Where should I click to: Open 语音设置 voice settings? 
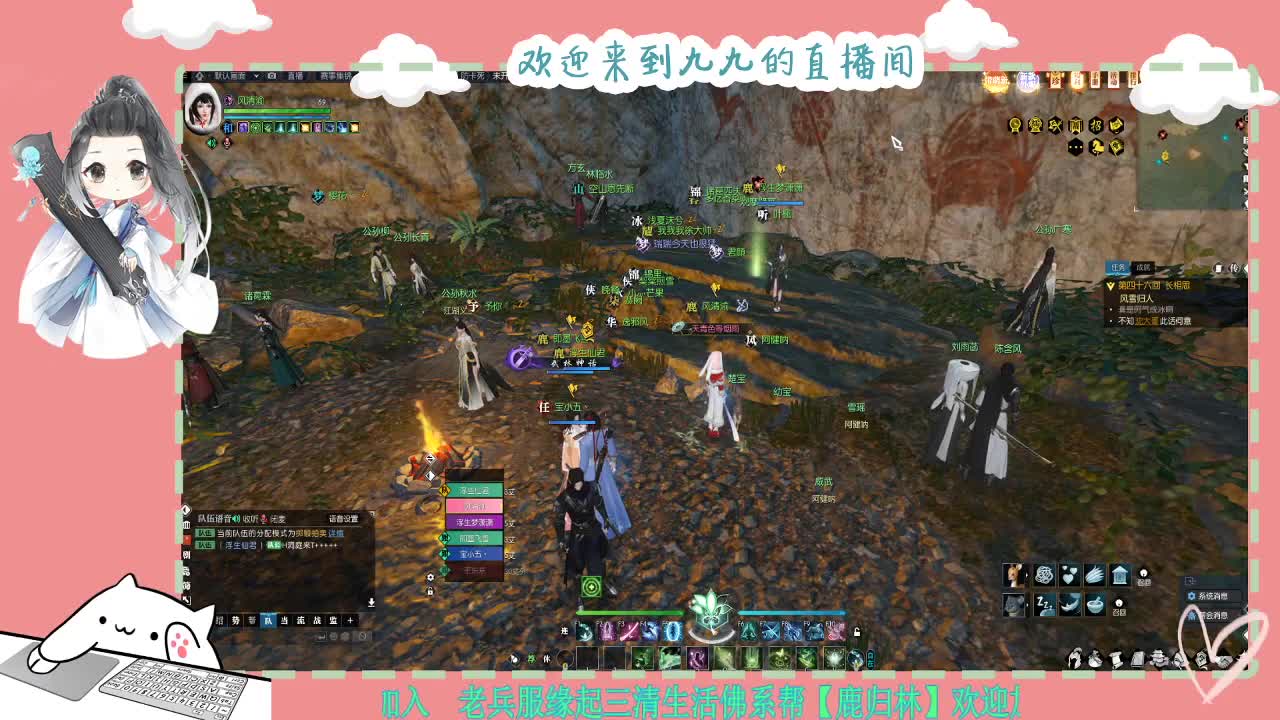(x=343, y=519)
